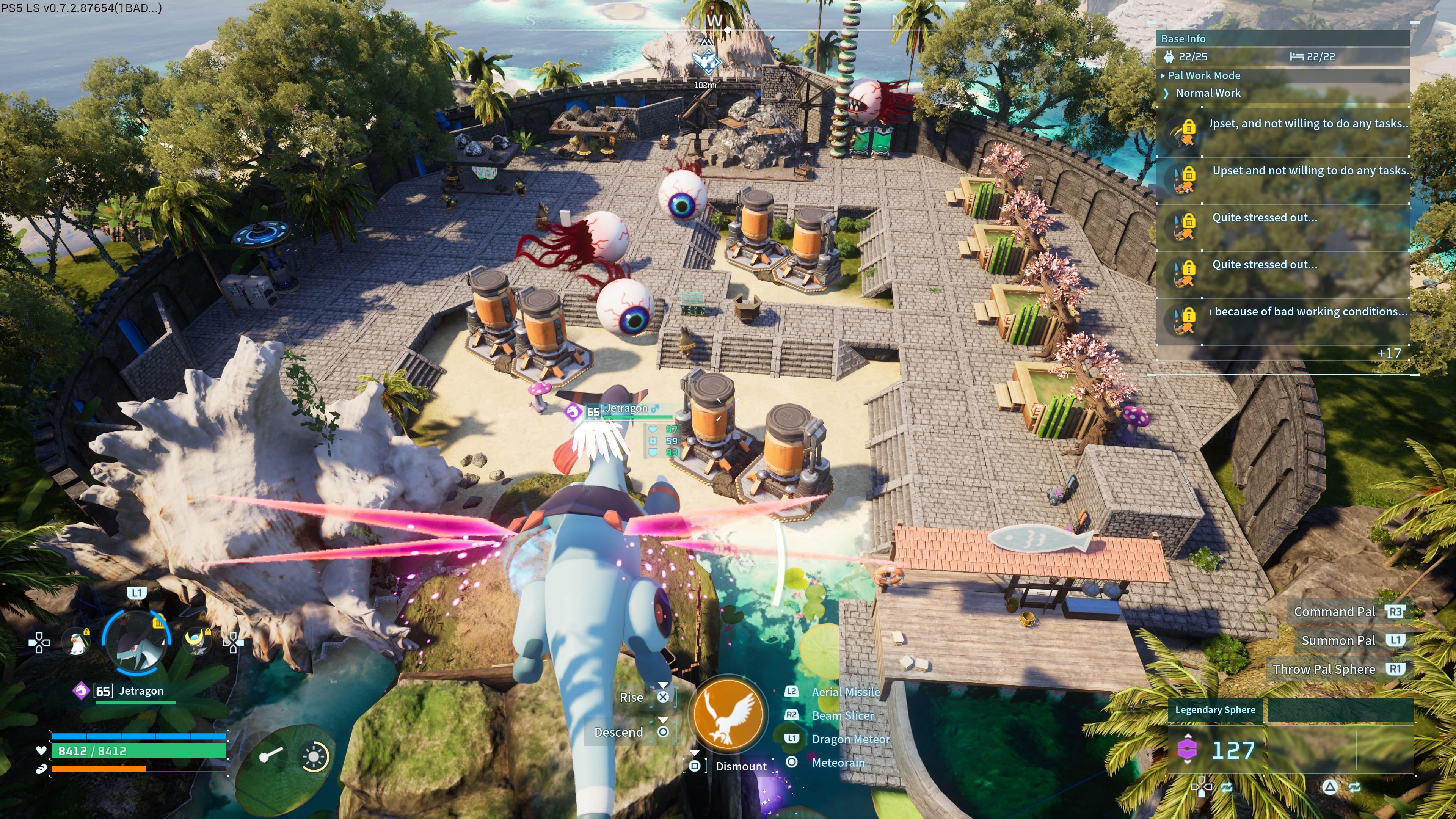
Task: Choose the Normal Work mode entry
Action: pos(1208,93)
